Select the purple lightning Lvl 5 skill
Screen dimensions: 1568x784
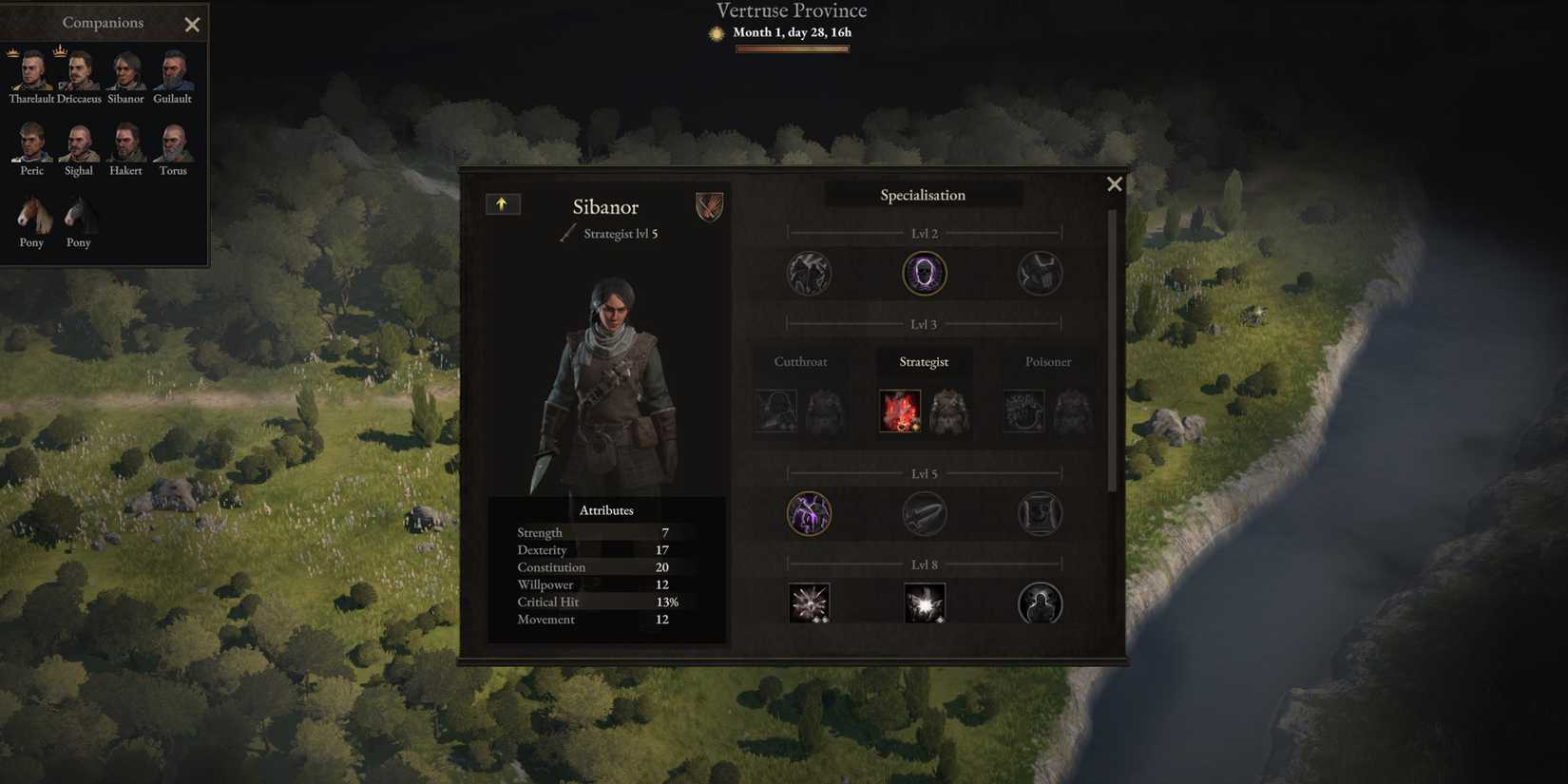tap(809, 513)
